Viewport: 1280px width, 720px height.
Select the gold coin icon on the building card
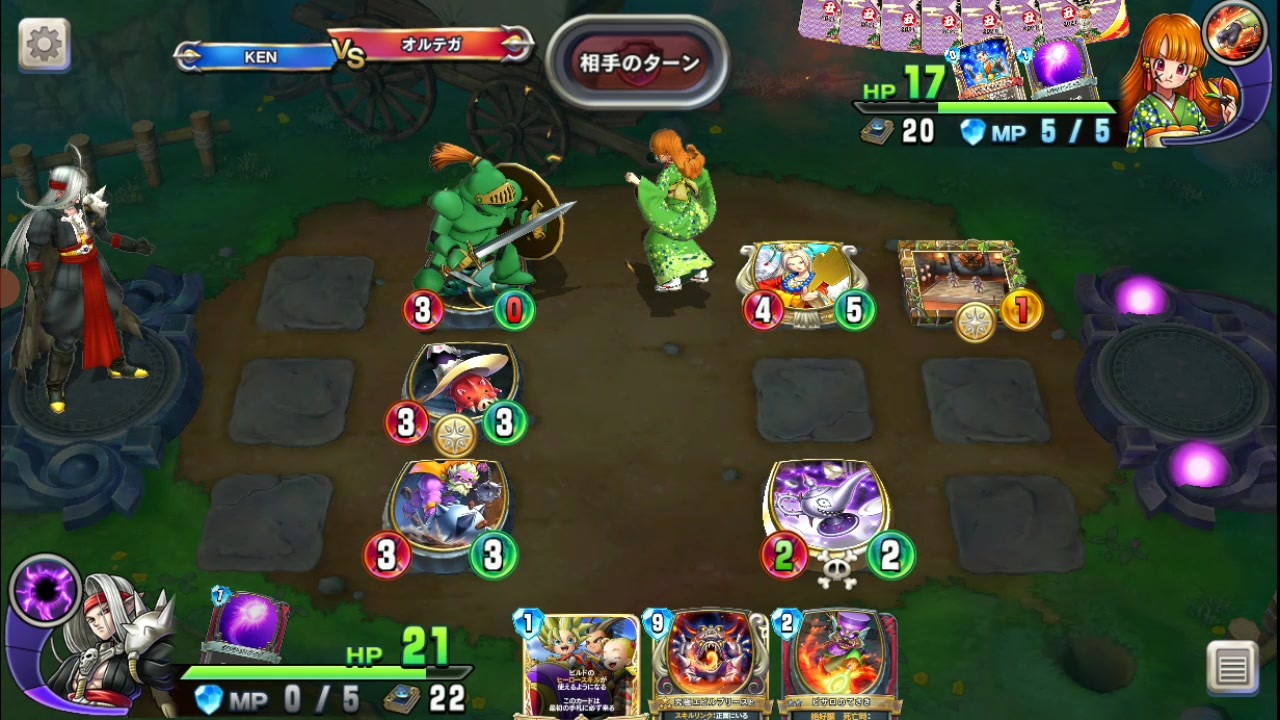(1021, 311)
